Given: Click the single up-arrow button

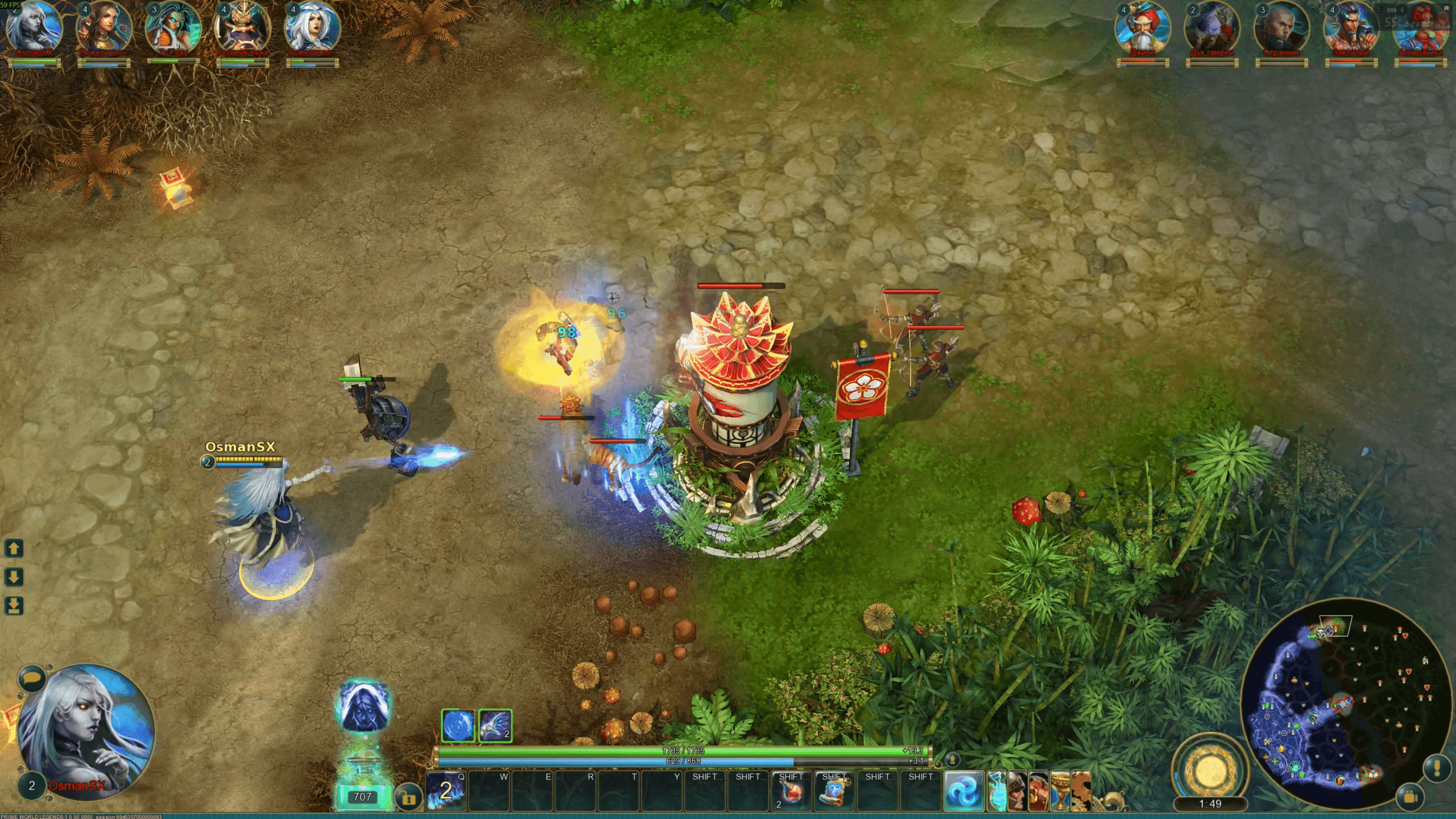Looking at the screenshot, I should point(14,548).
